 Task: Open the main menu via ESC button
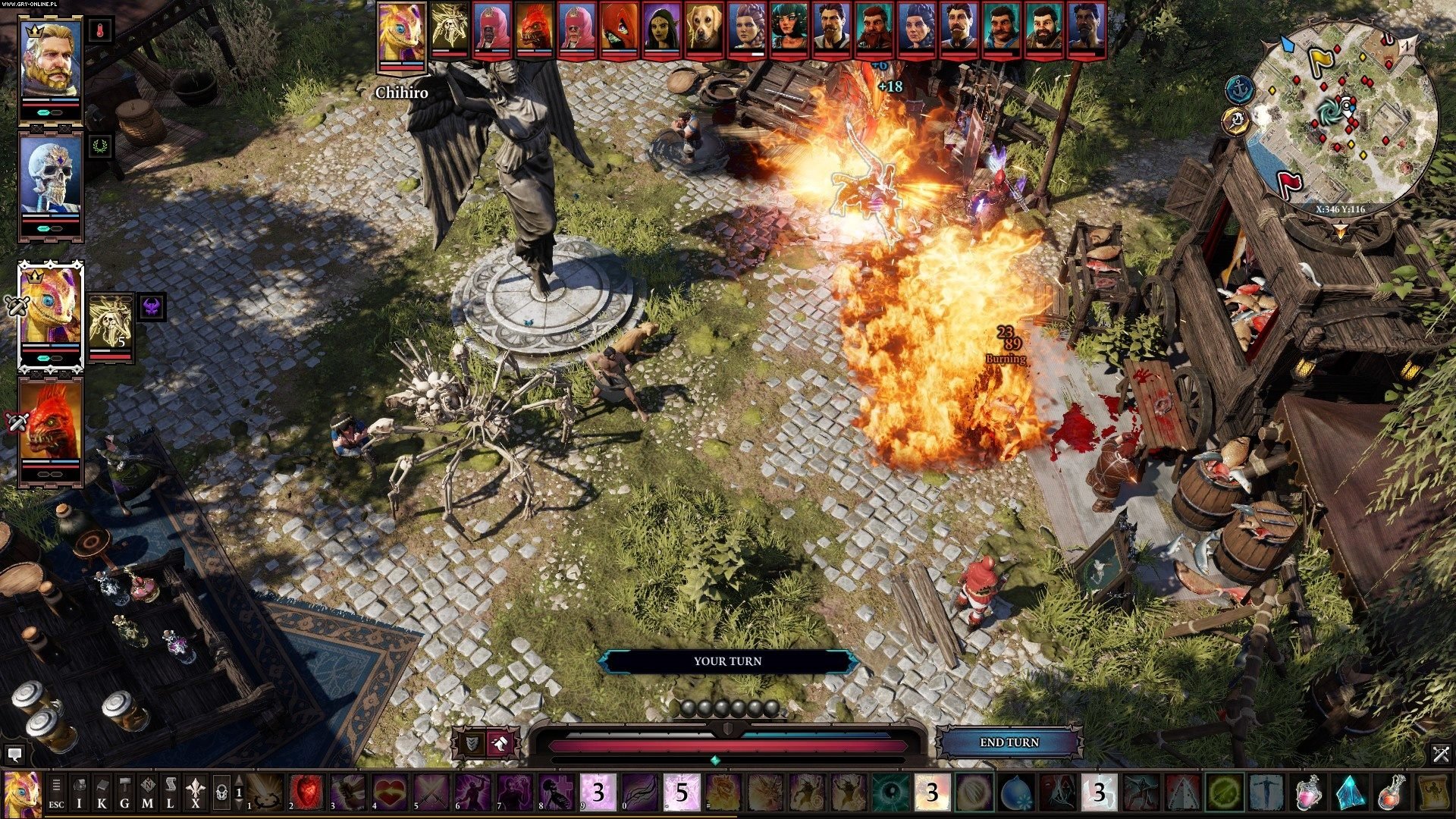coord(56,792)
